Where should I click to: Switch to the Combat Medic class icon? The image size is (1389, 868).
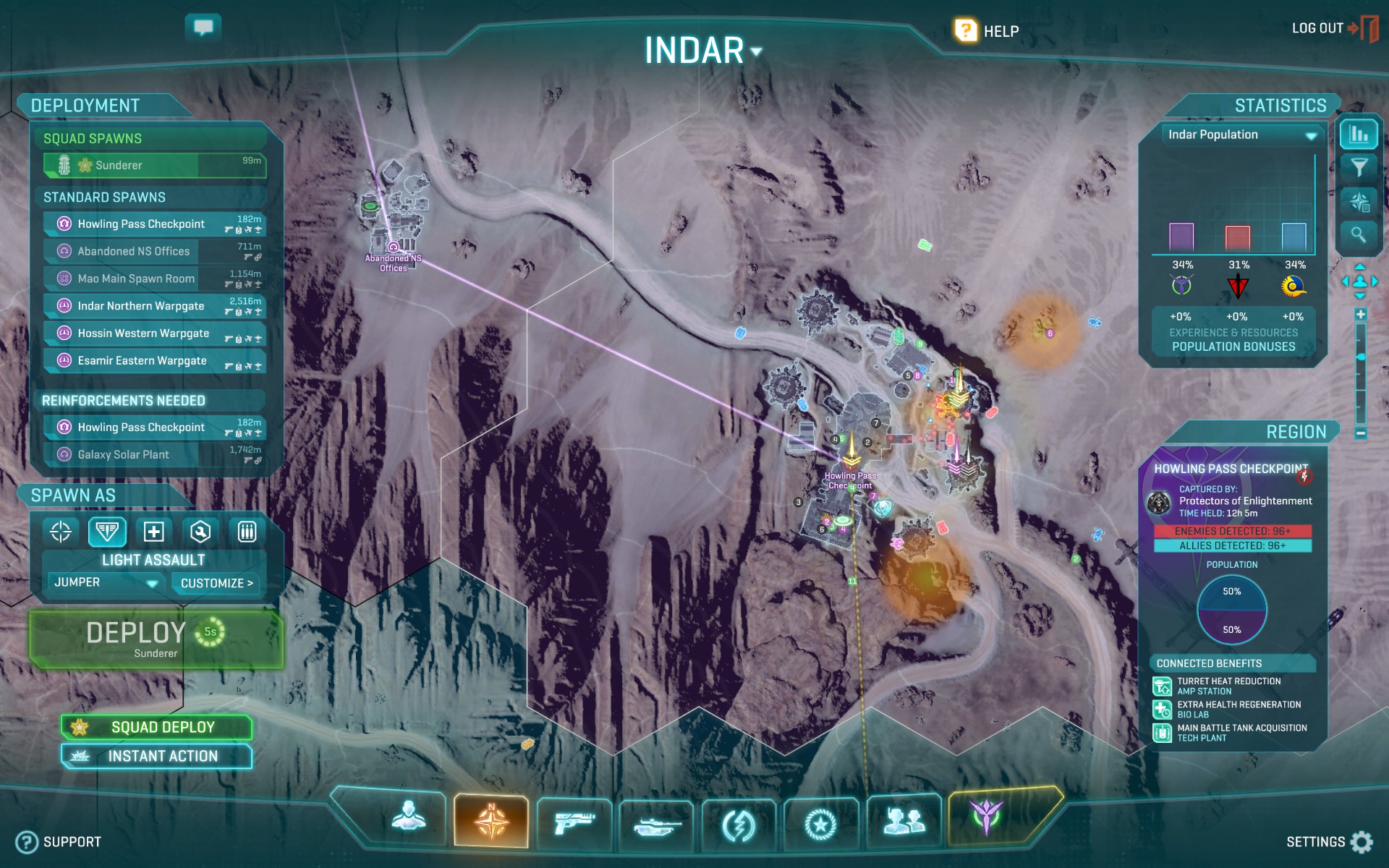(153, 532)
